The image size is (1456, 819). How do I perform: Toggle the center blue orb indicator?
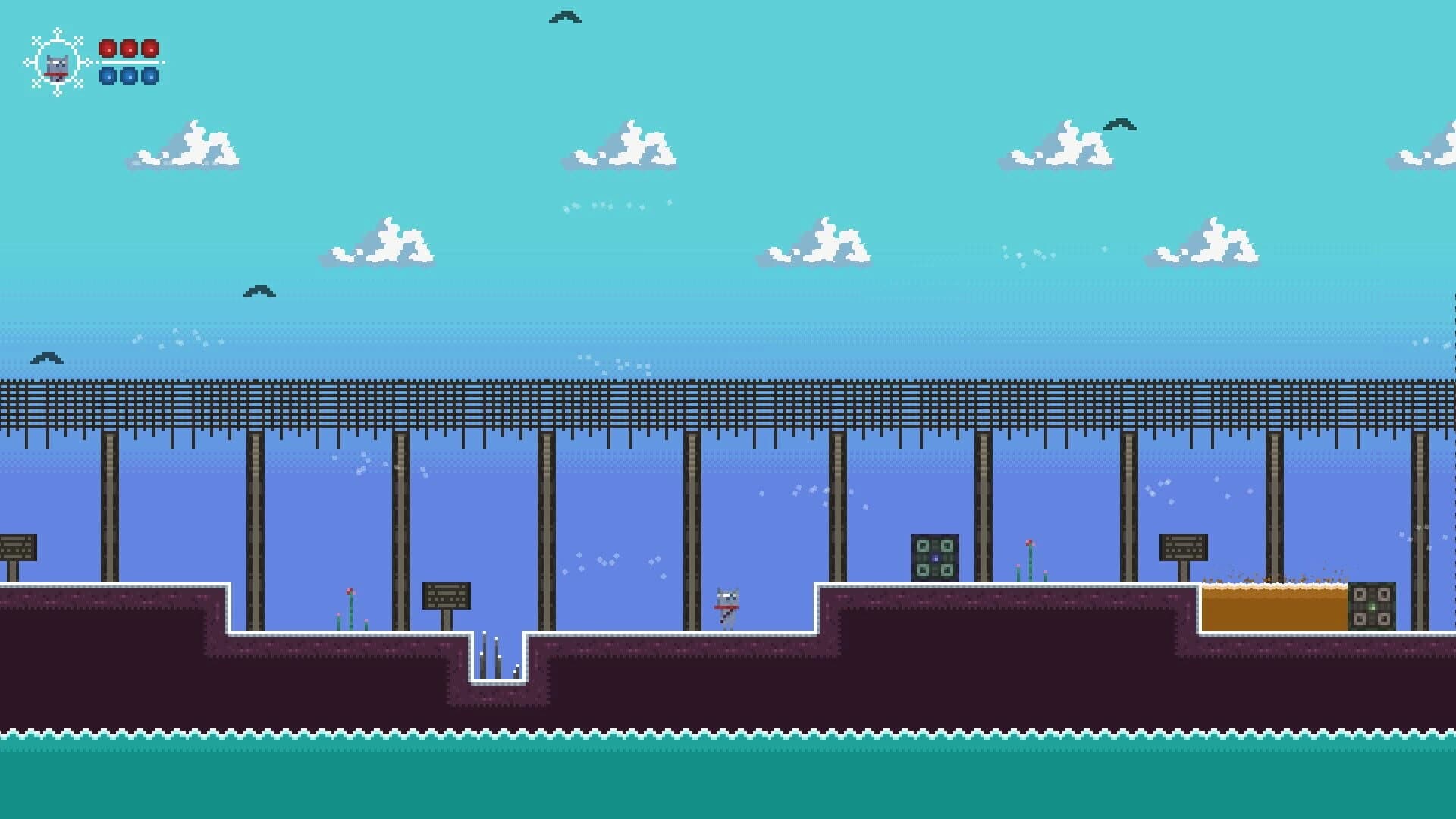(128, 77)
